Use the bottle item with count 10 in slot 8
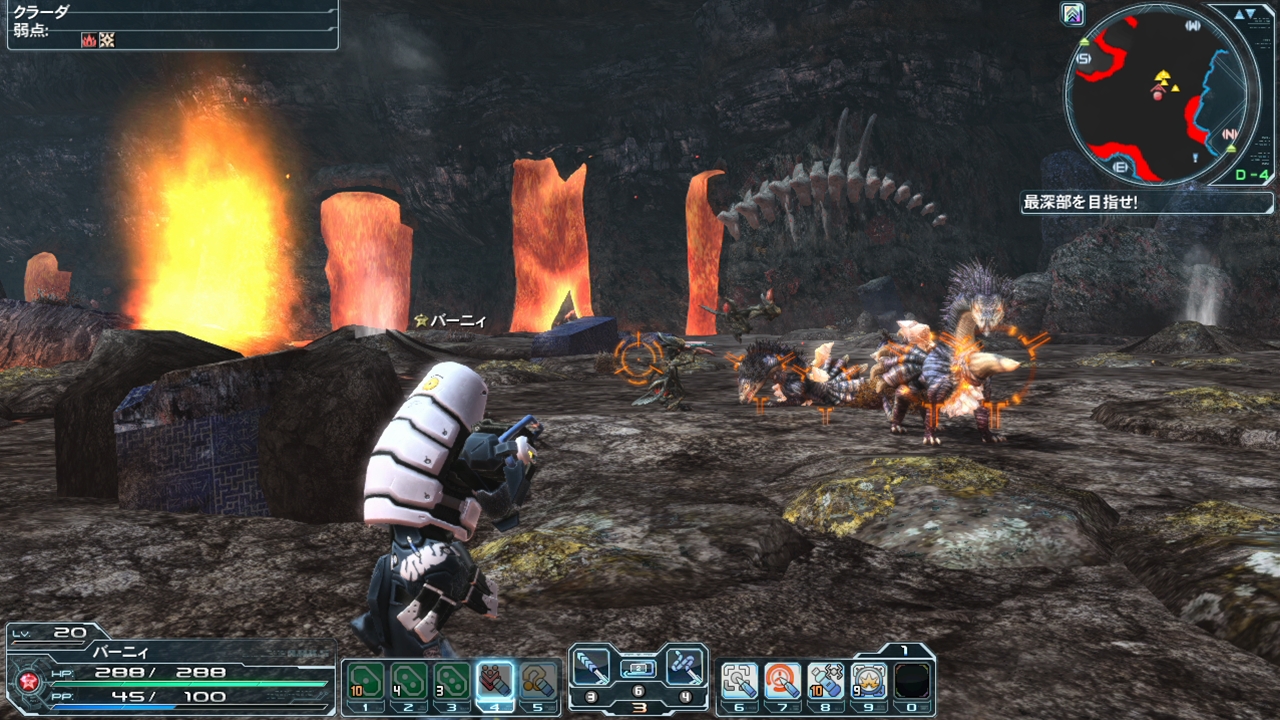Image resolution: width=1280 pixels, height=720 pixels. pos(826,681)
